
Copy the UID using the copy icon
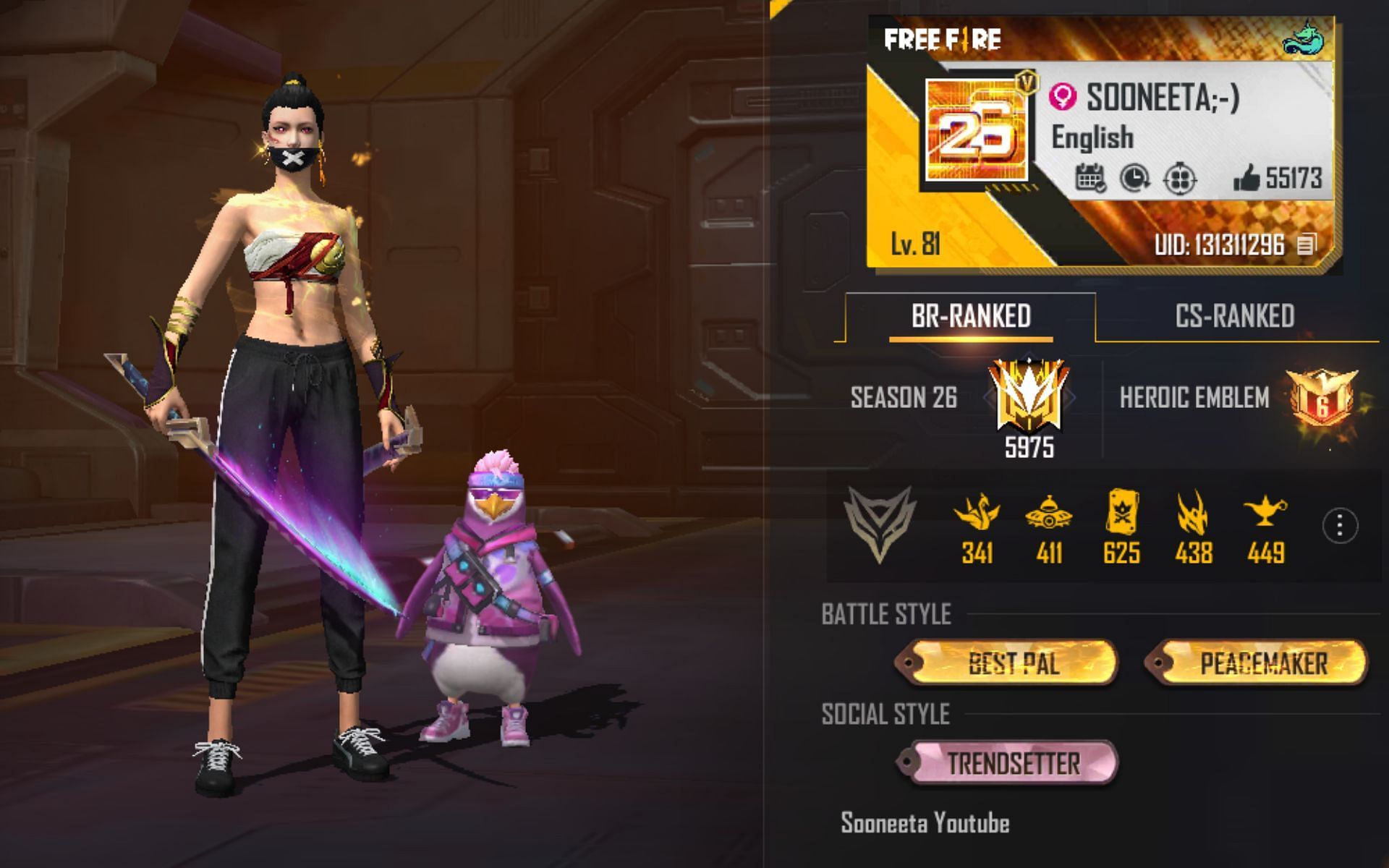[x=1306, y=244]
